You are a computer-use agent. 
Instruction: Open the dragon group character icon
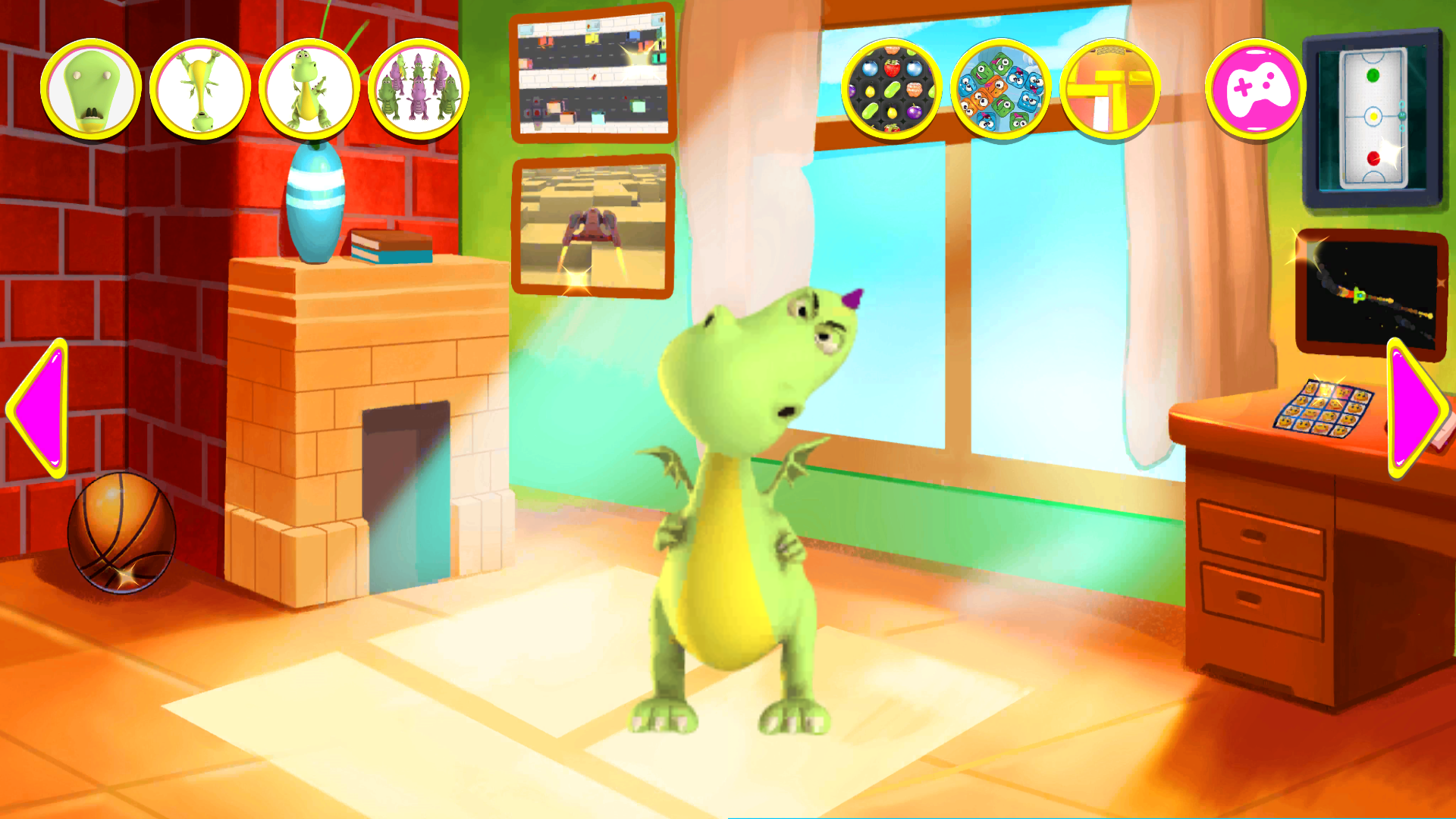pyautogui.click(x=416, y=89)
